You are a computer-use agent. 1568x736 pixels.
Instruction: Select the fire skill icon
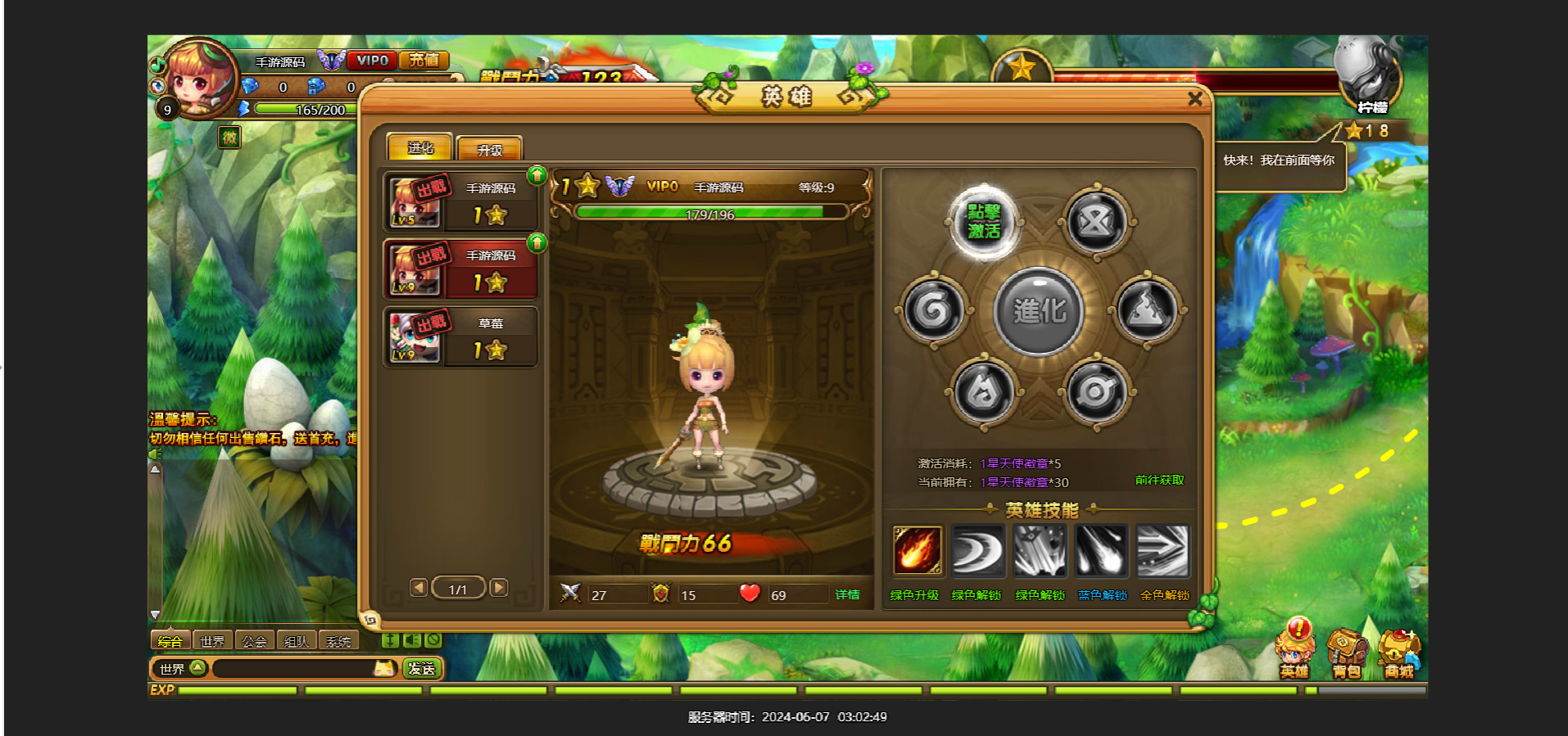point(917,550)
